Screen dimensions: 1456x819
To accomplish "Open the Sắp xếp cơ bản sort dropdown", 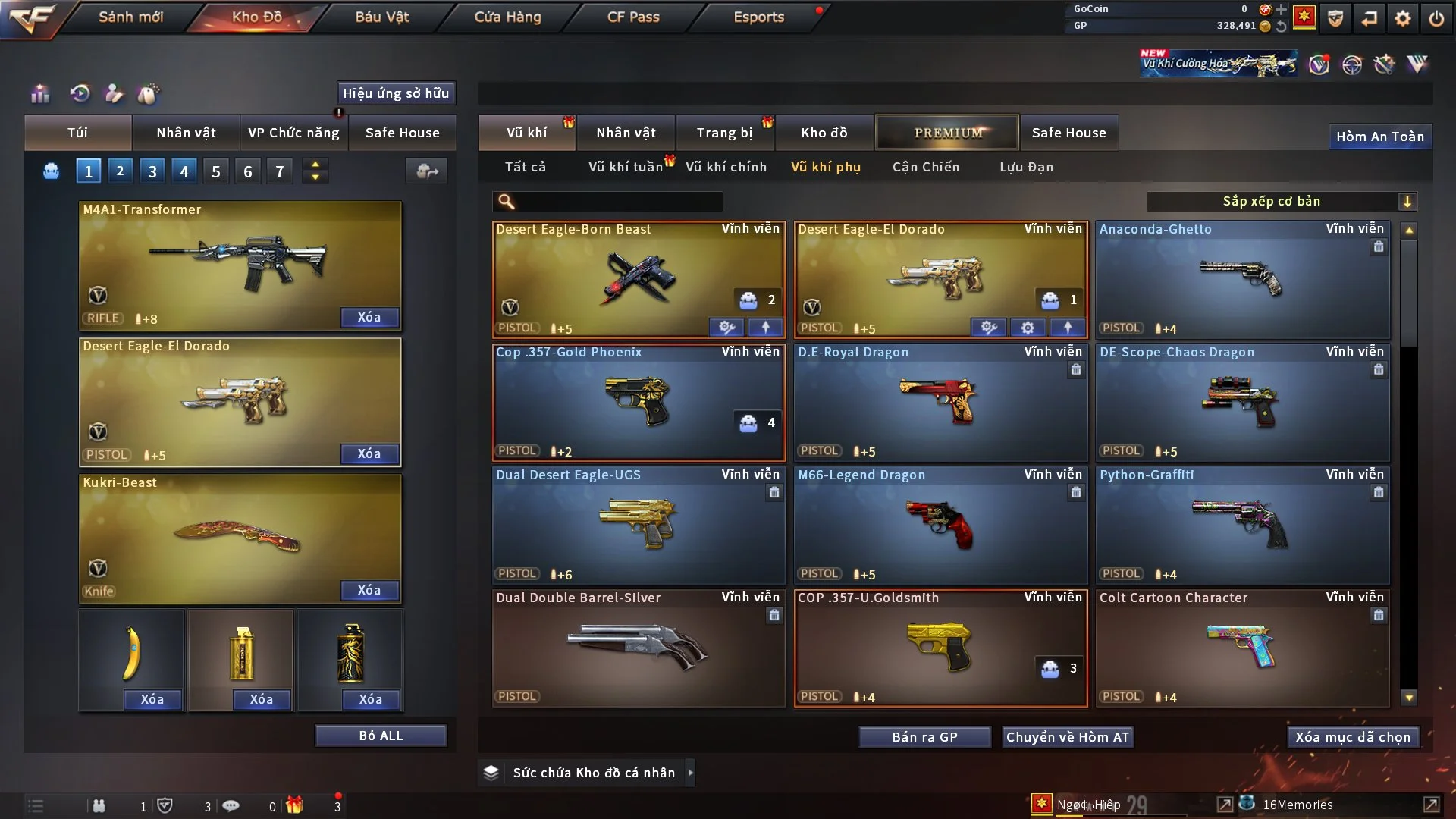I will click(x=1282, y=201).
